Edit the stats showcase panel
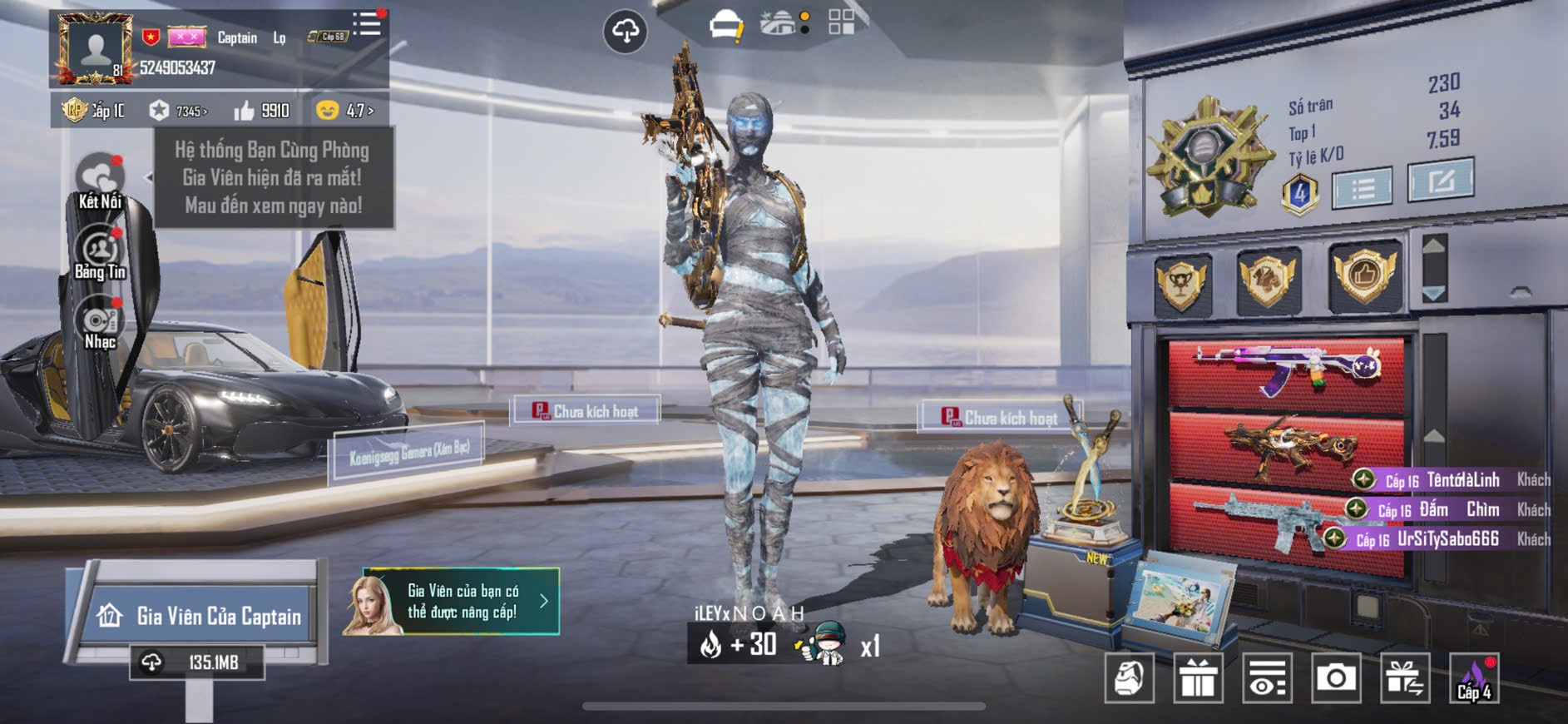 pyautogui.click(x=1440, y=180)
